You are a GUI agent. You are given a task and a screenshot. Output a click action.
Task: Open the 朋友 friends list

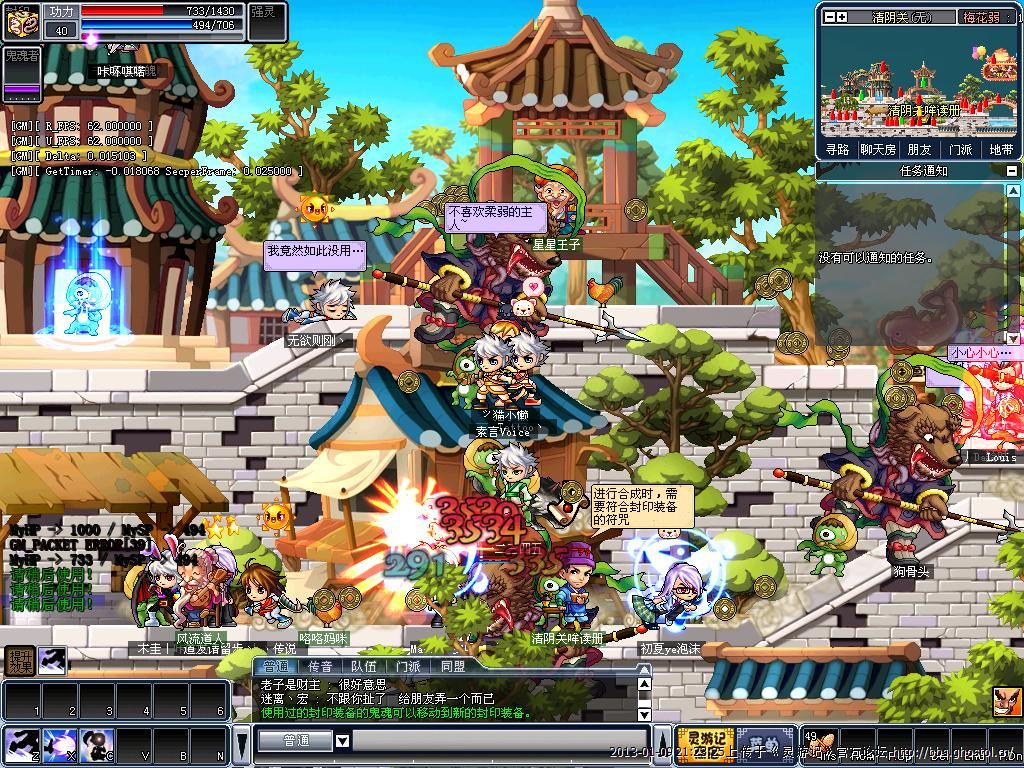coord(918,149)
